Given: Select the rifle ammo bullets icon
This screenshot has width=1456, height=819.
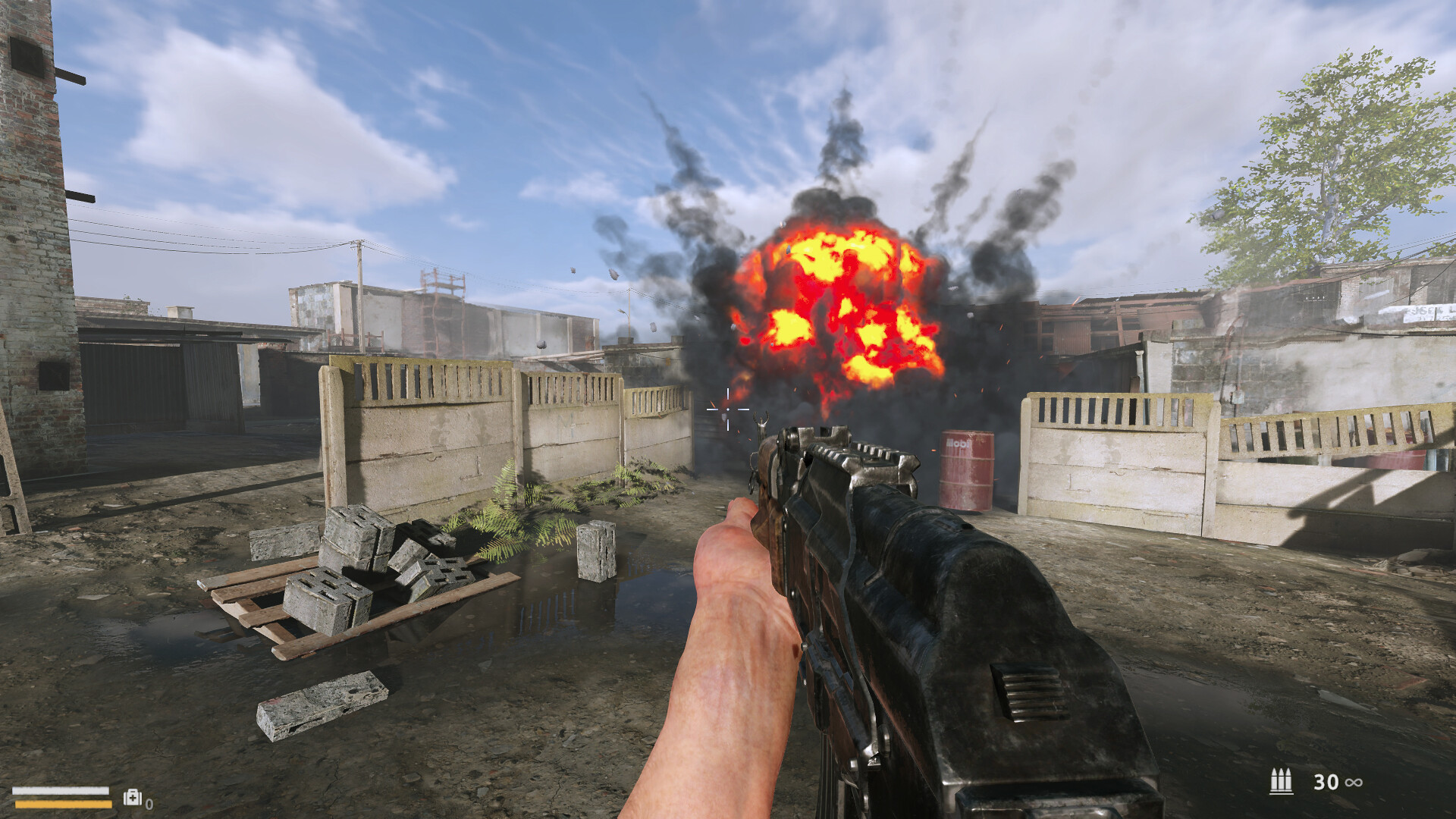Looking at the screenshot, I should (1281, 780).
